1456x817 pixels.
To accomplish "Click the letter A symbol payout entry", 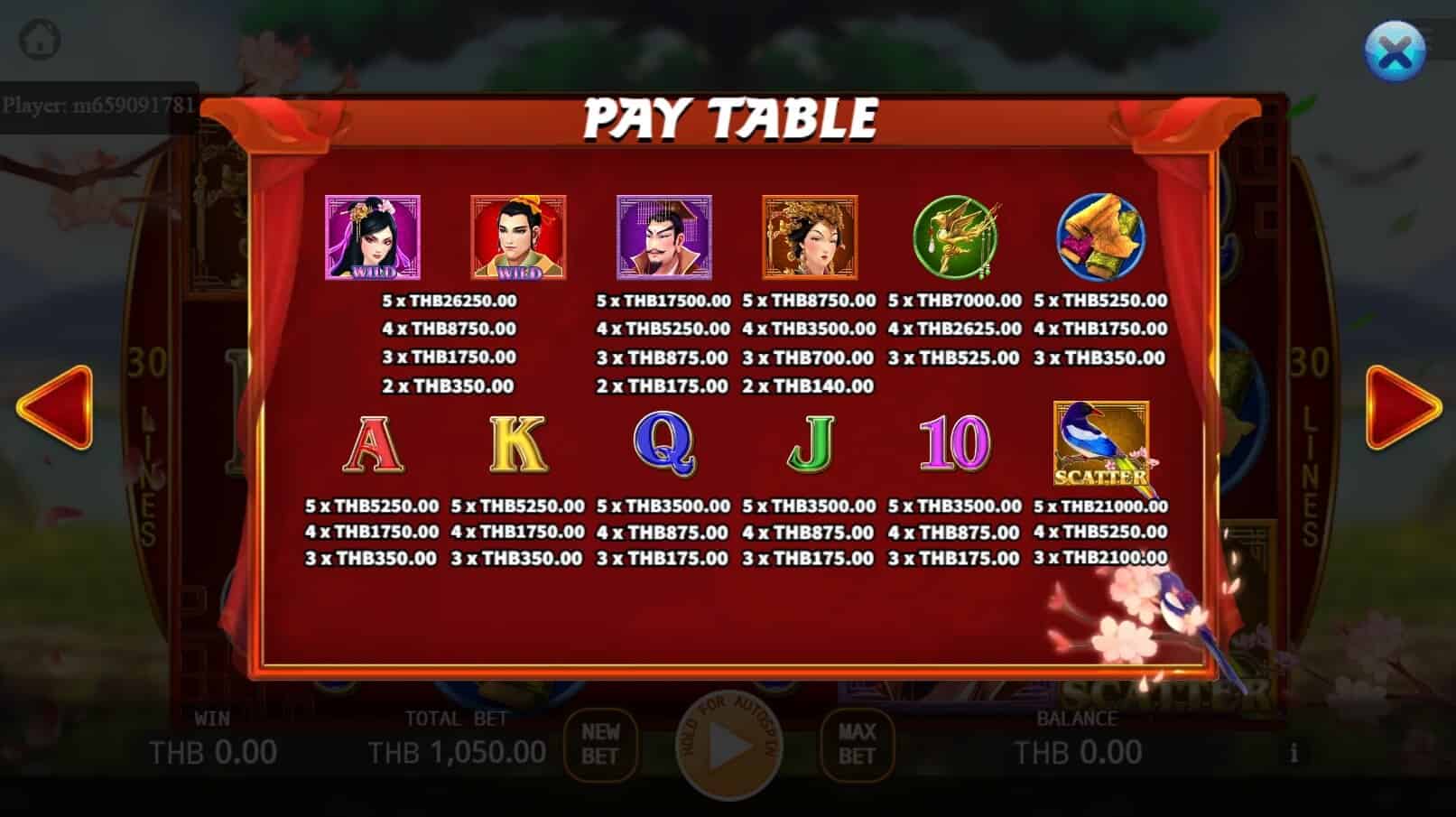I will 372,442.
